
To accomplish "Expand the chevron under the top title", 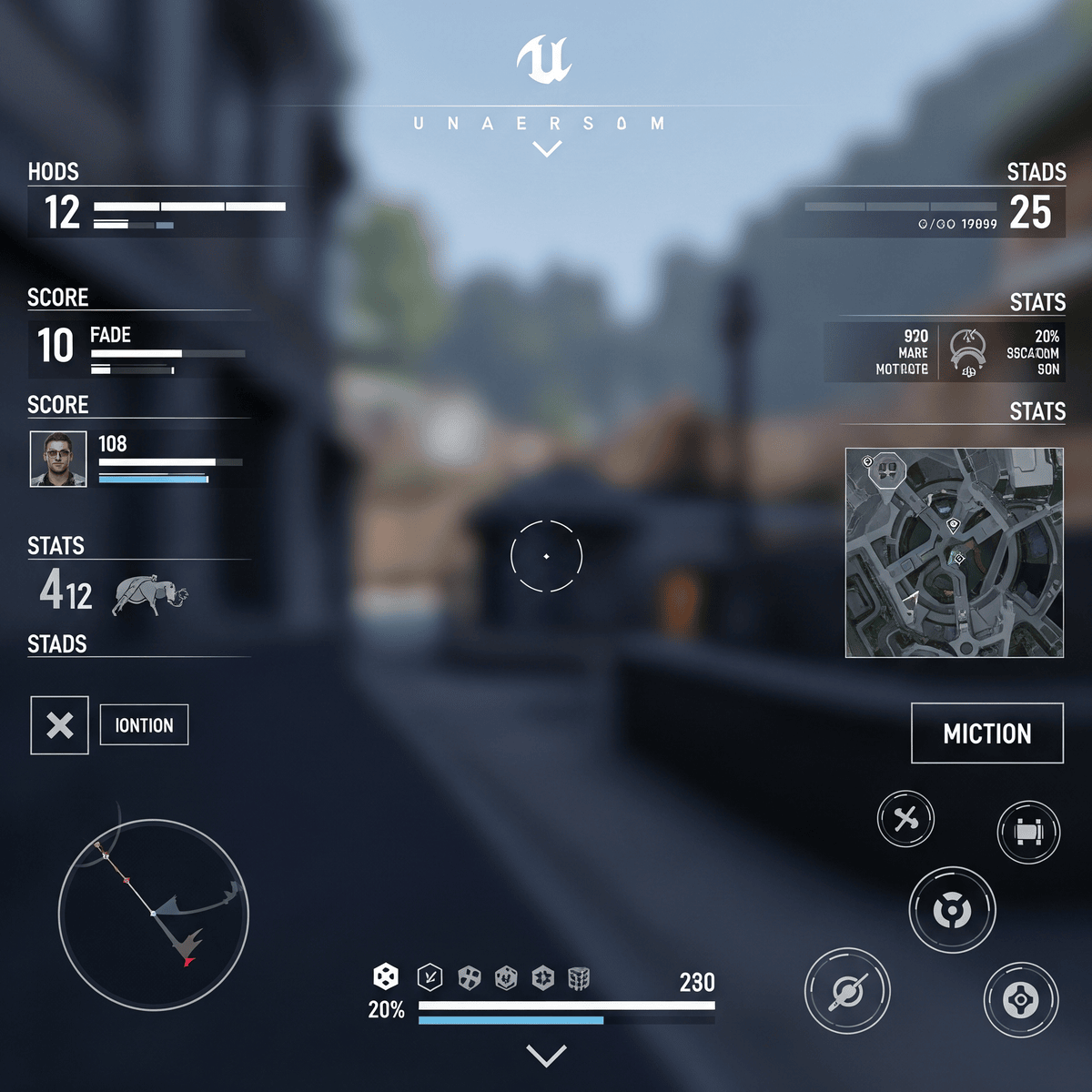I will pos(547,149).
